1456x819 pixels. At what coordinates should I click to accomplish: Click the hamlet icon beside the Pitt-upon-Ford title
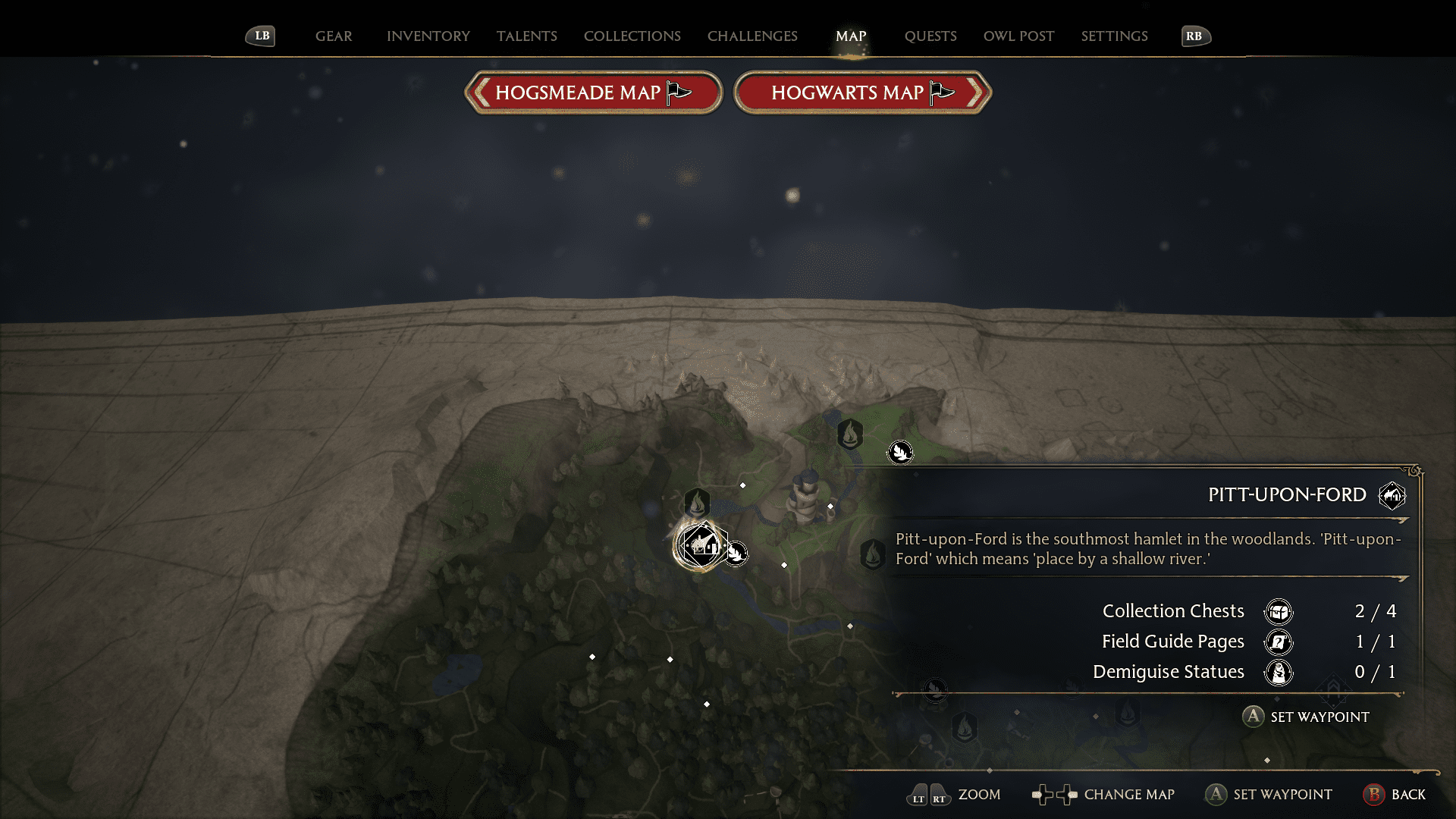pyautogui.click(x=1392, y=494)
